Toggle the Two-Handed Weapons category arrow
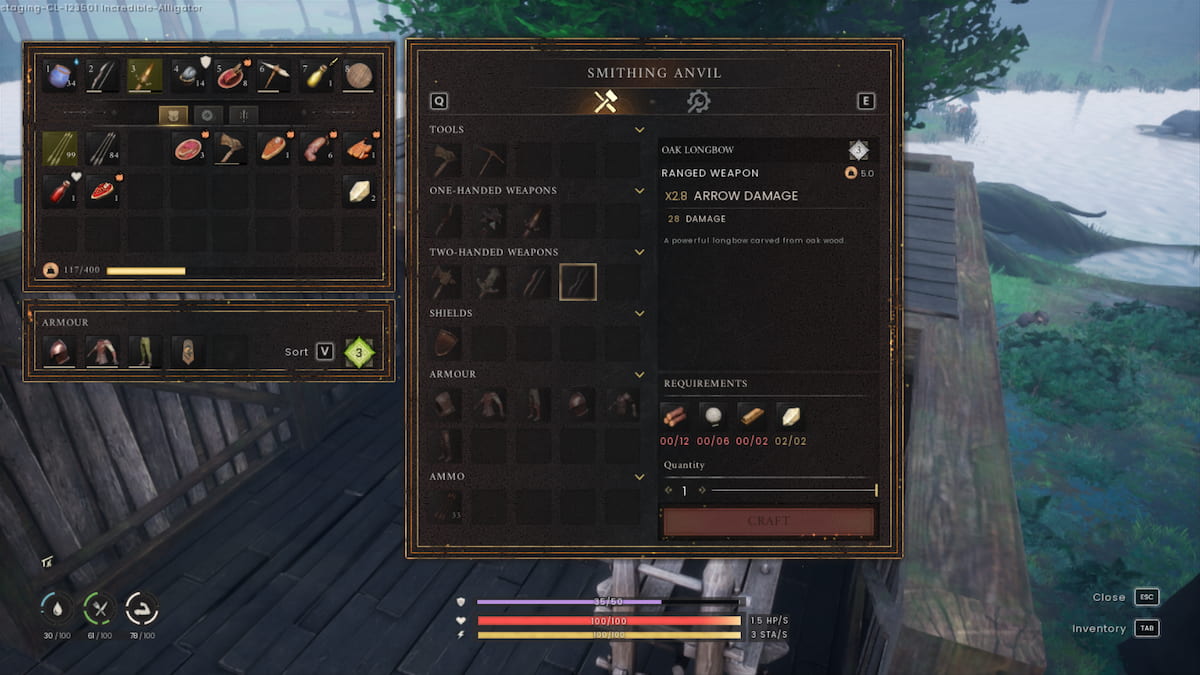 pyautogui.click(x=639, y=252)
